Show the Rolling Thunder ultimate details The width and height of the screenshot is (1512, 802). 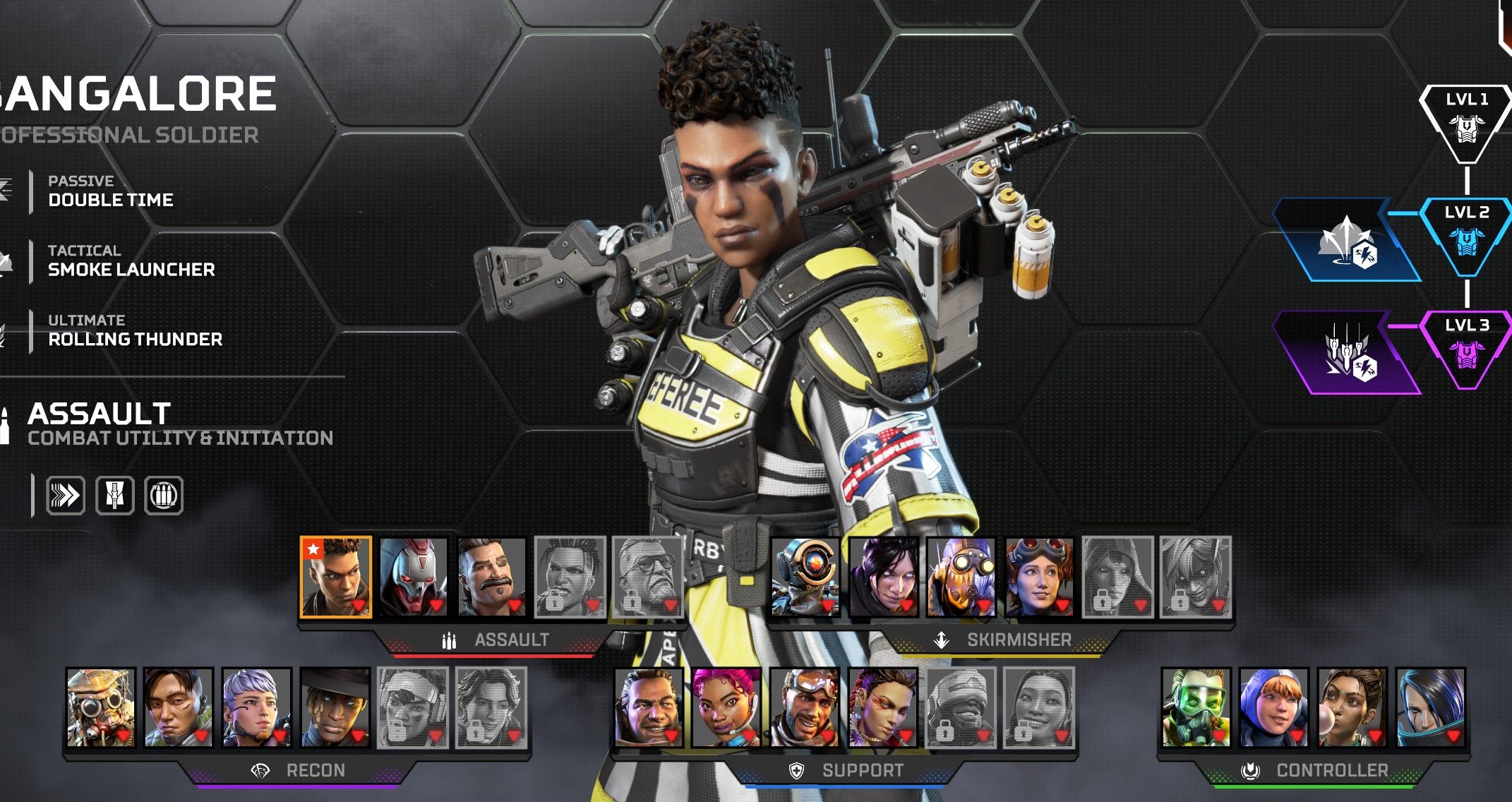point(135,331)
